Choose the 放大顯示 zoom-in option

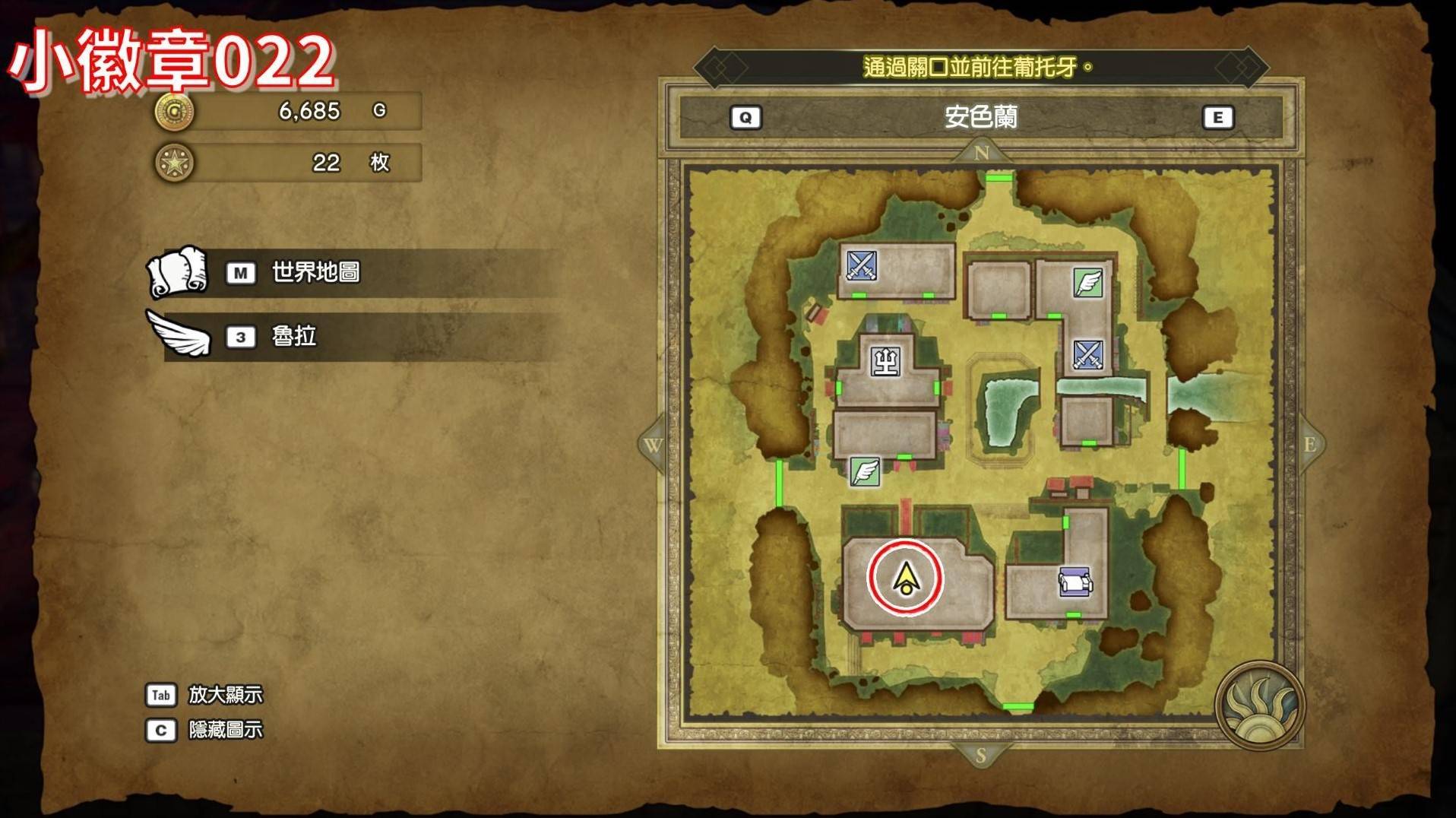coord(225,694)
